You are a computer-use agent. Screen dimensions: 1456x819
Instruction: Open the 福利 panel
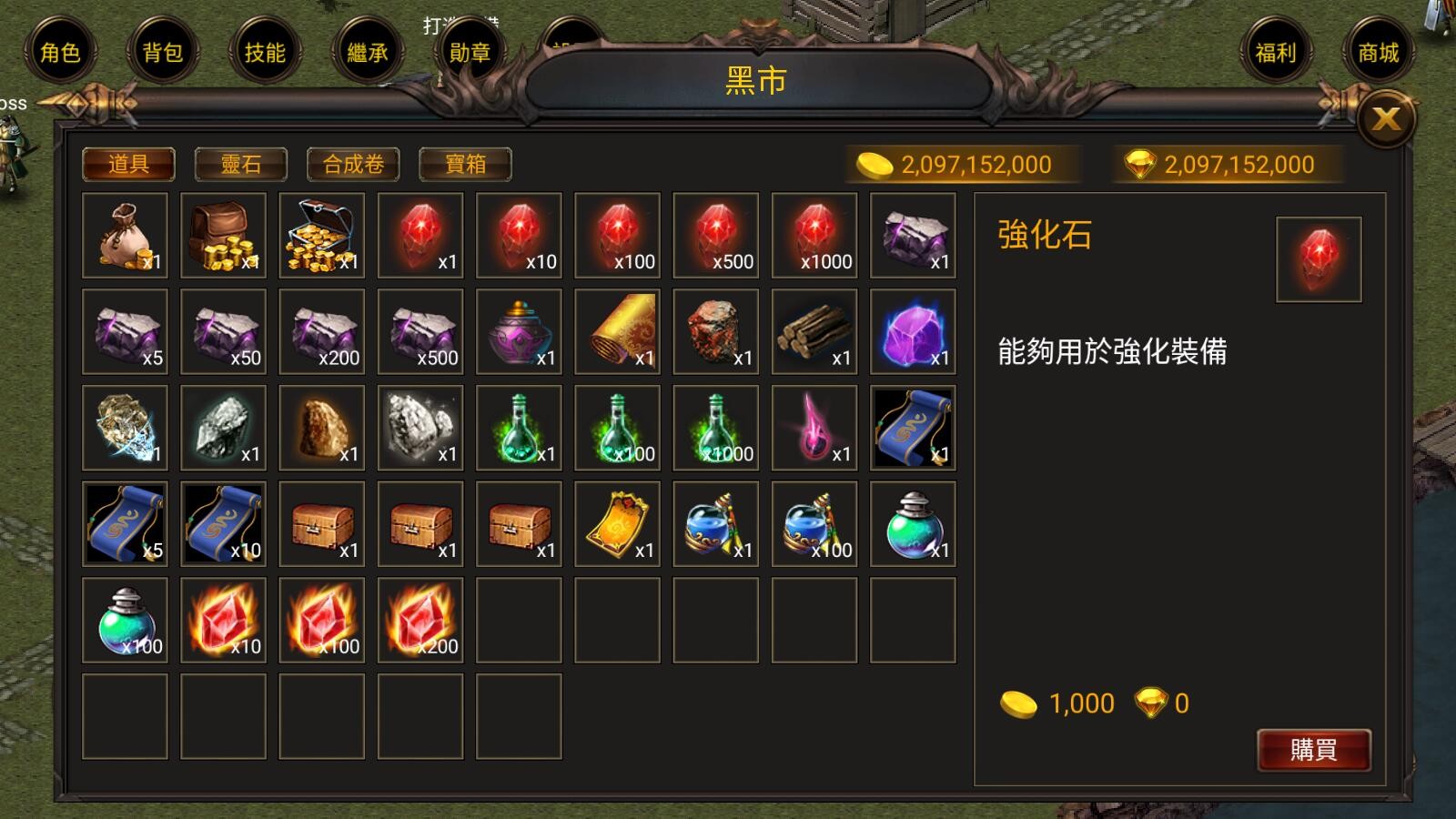point(1278,54)
